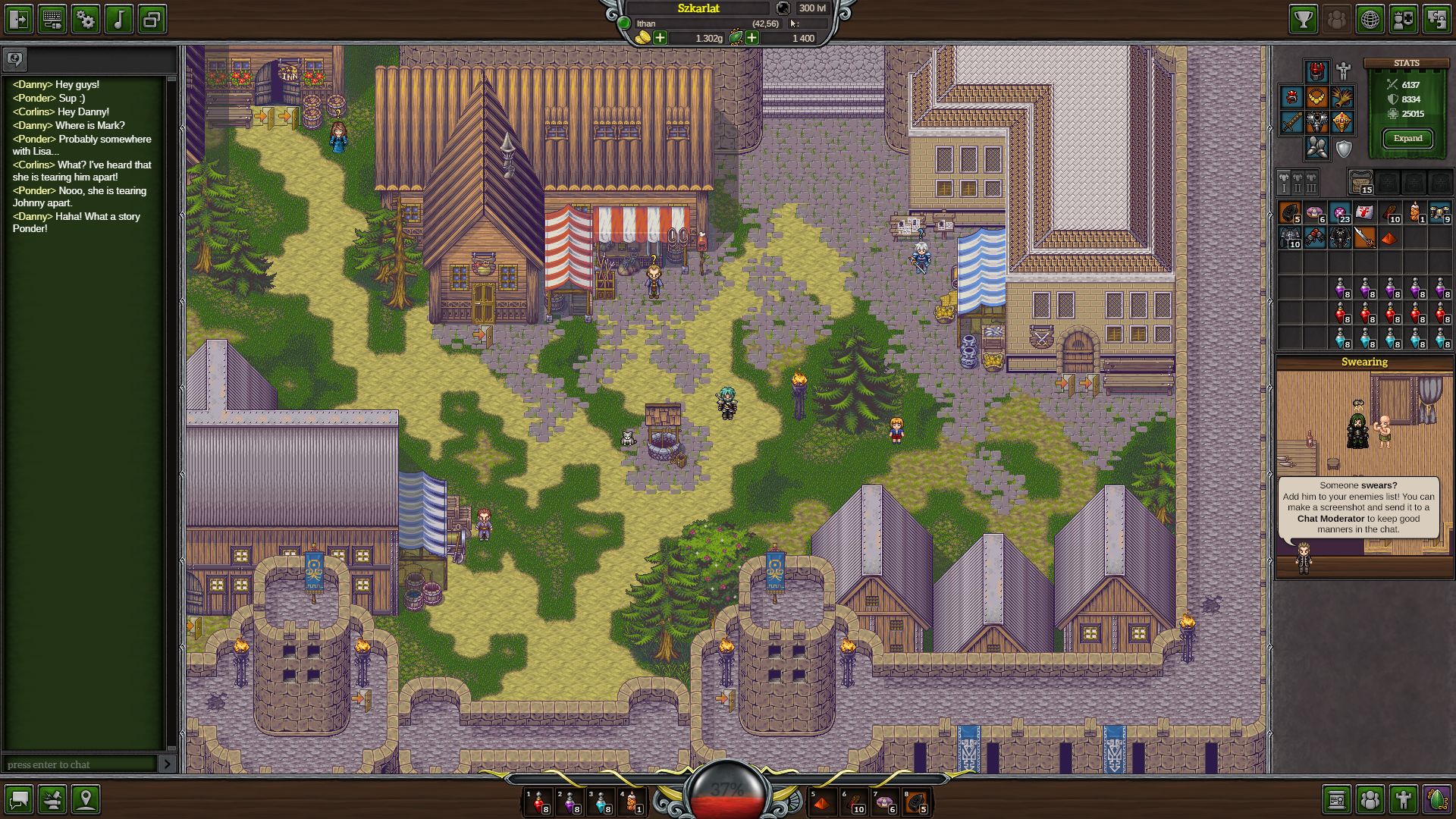Click the chat text input field
This screenshot has width=1456, height=819.
(x=80, y=764)
